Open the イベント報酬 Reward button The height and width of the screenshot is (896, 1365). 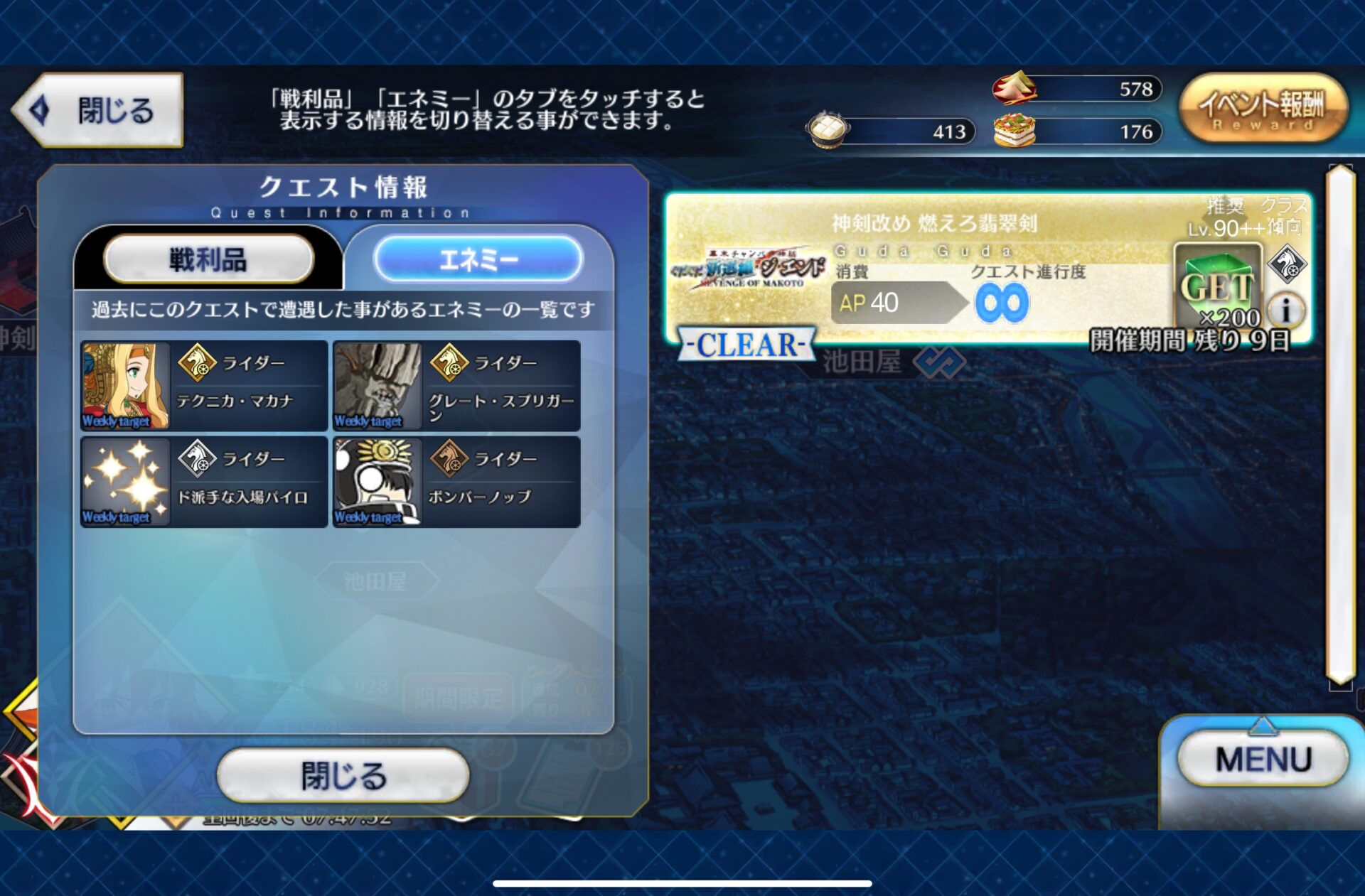coord(1263,109)
